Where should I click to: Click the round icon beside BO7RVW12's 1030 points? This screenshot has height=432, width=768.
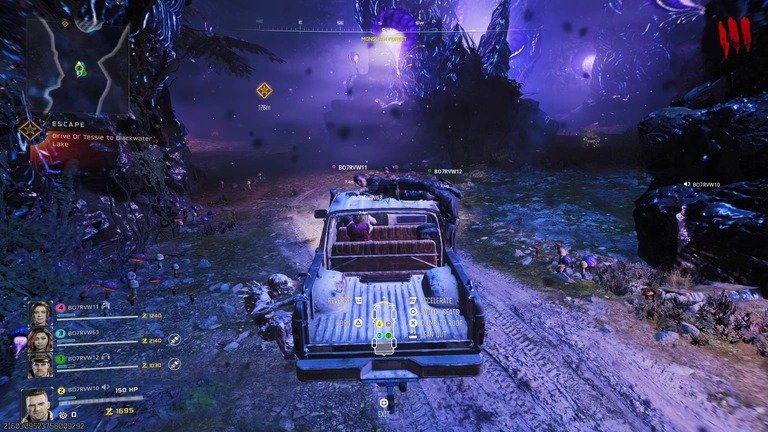pyautogui.click(x=174, y=366)
